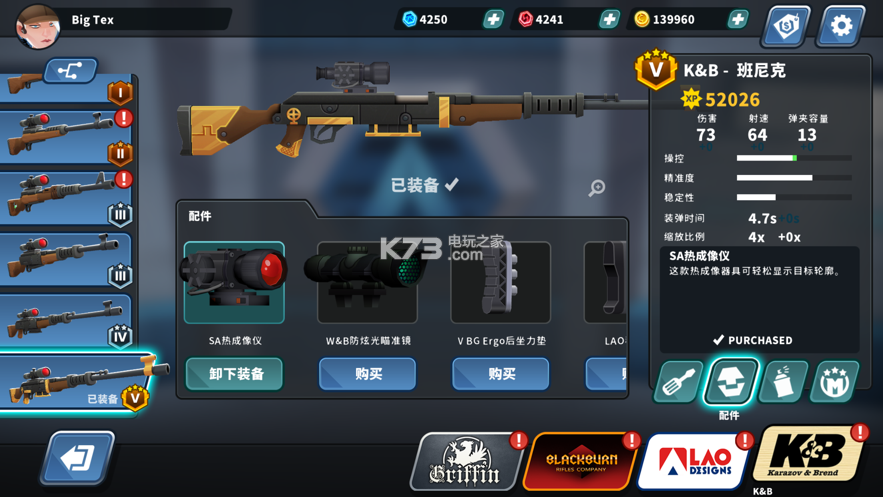Add more blue gem currency
This screenshot has width=883, height=497.
click(x=493, y=19)
